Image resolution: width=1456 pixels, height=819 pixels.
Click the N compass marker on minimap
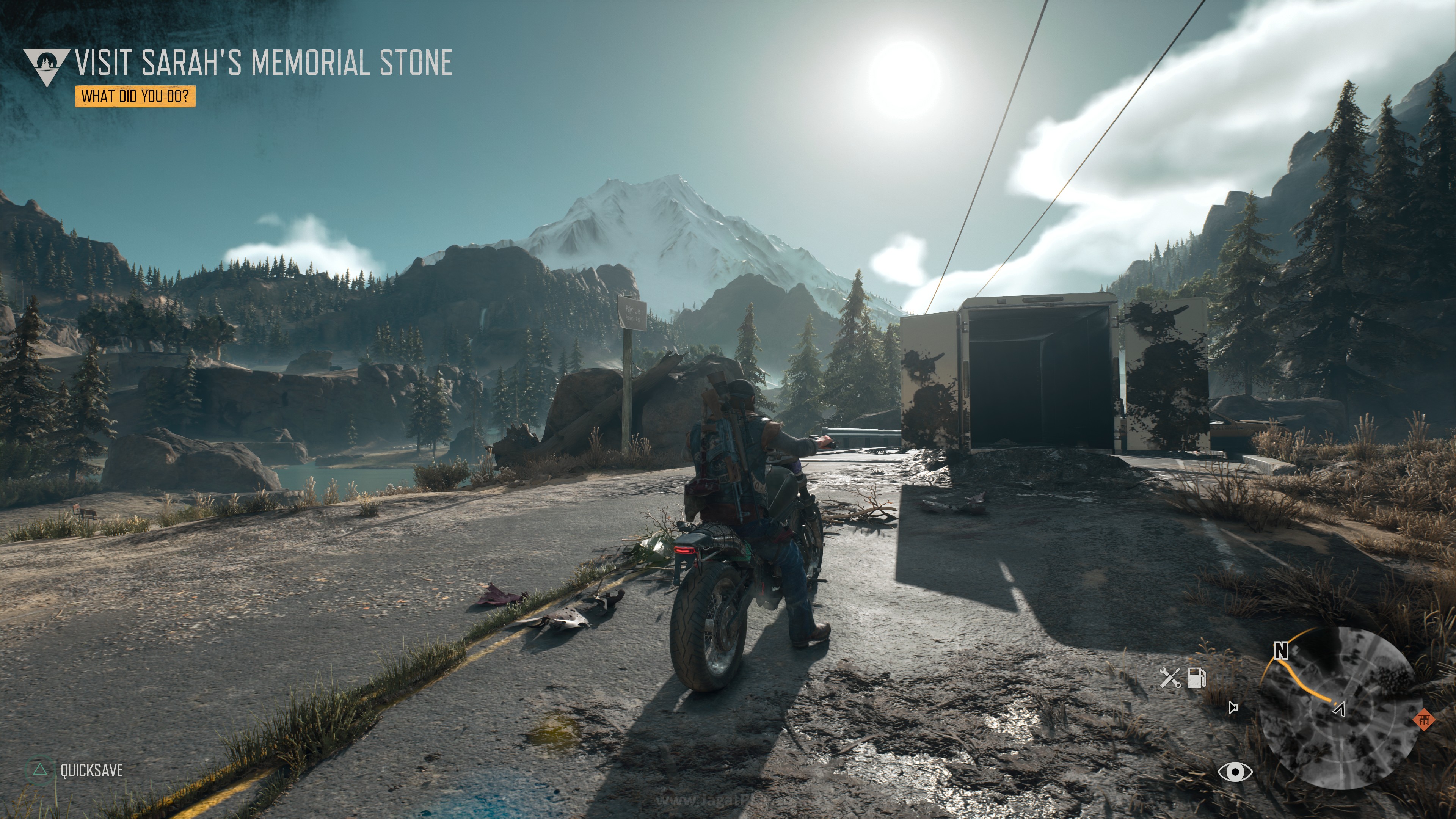tap(1280, 651)
